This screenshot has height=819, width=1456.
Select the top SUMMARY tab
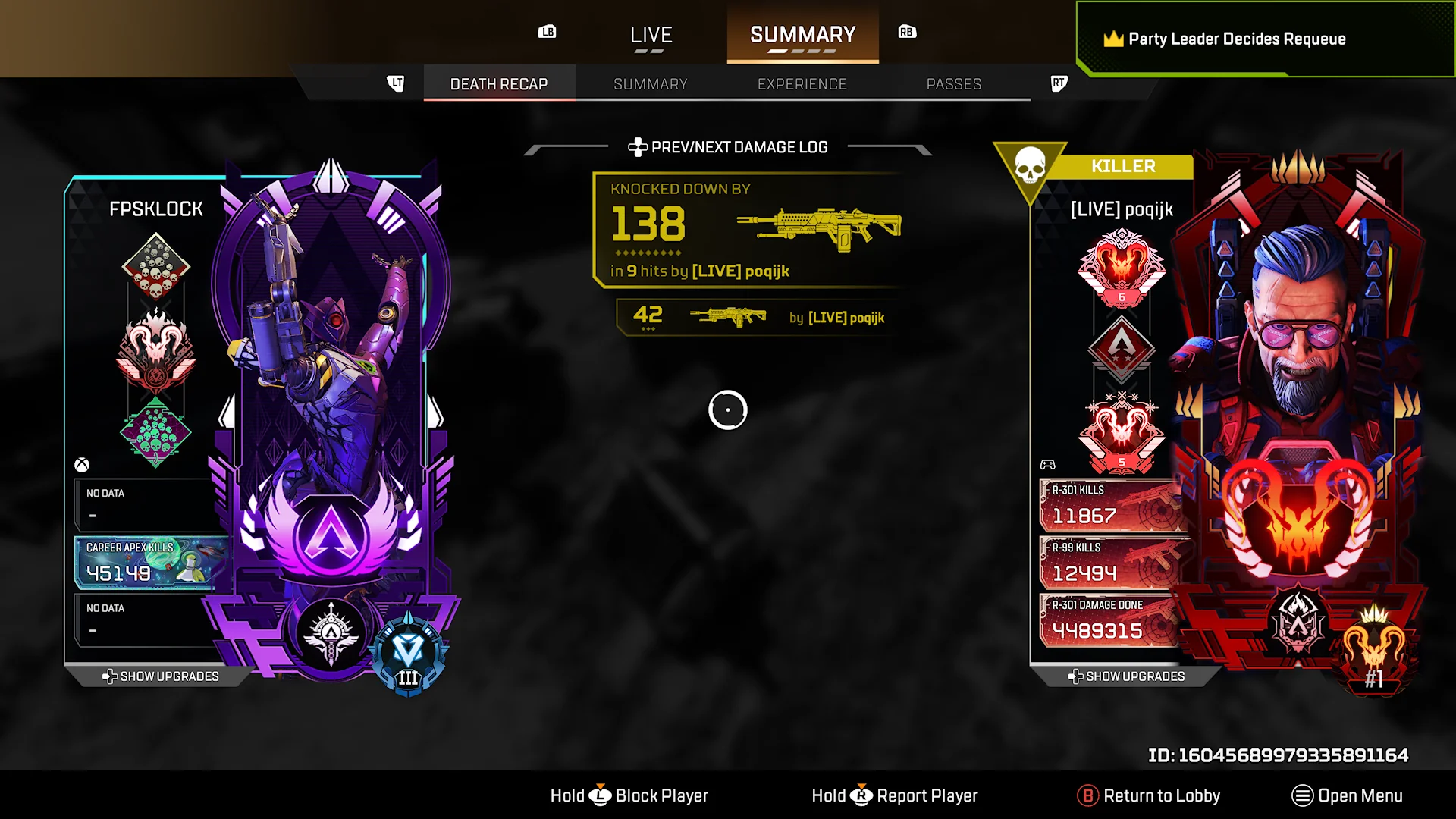point(802,35)
